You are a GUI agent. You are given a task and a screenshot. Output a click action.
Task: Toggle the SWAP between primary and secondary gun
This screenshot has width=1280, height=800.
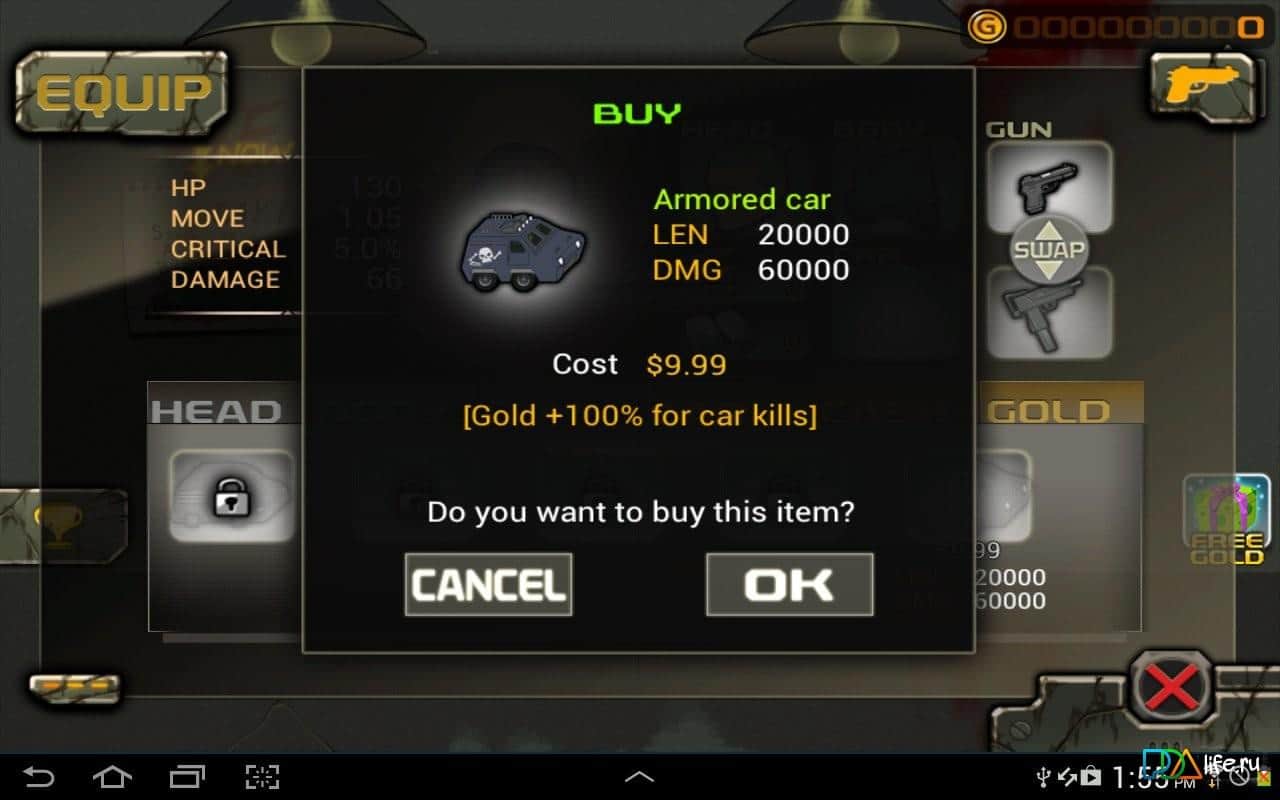click(1048, 248)
